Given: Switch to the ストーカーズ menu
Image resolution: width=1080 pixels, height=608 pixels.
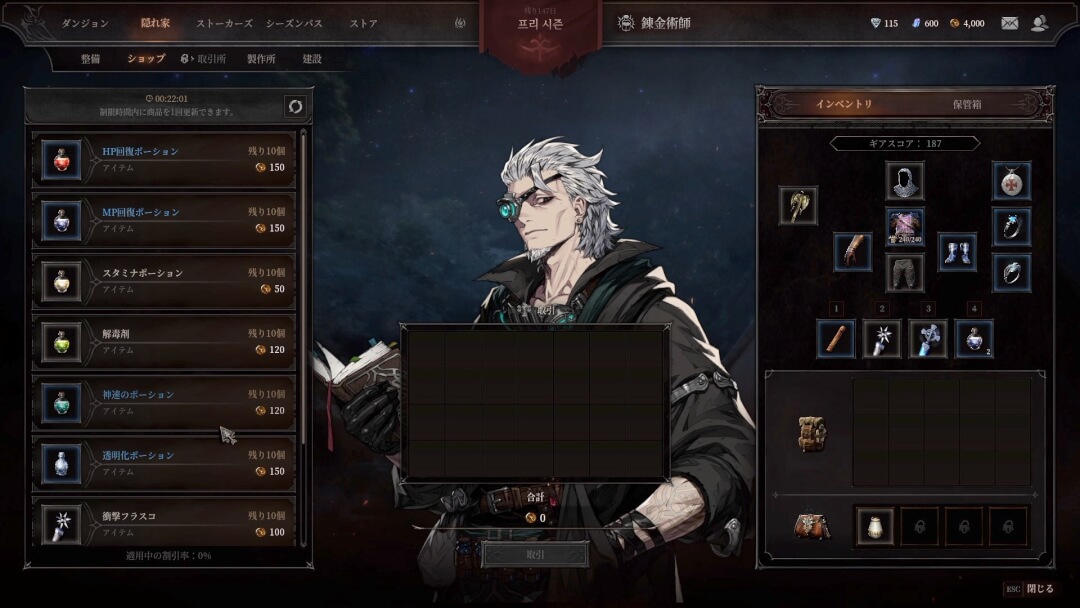Looking at the screenshot, I should tap(224, 23).
